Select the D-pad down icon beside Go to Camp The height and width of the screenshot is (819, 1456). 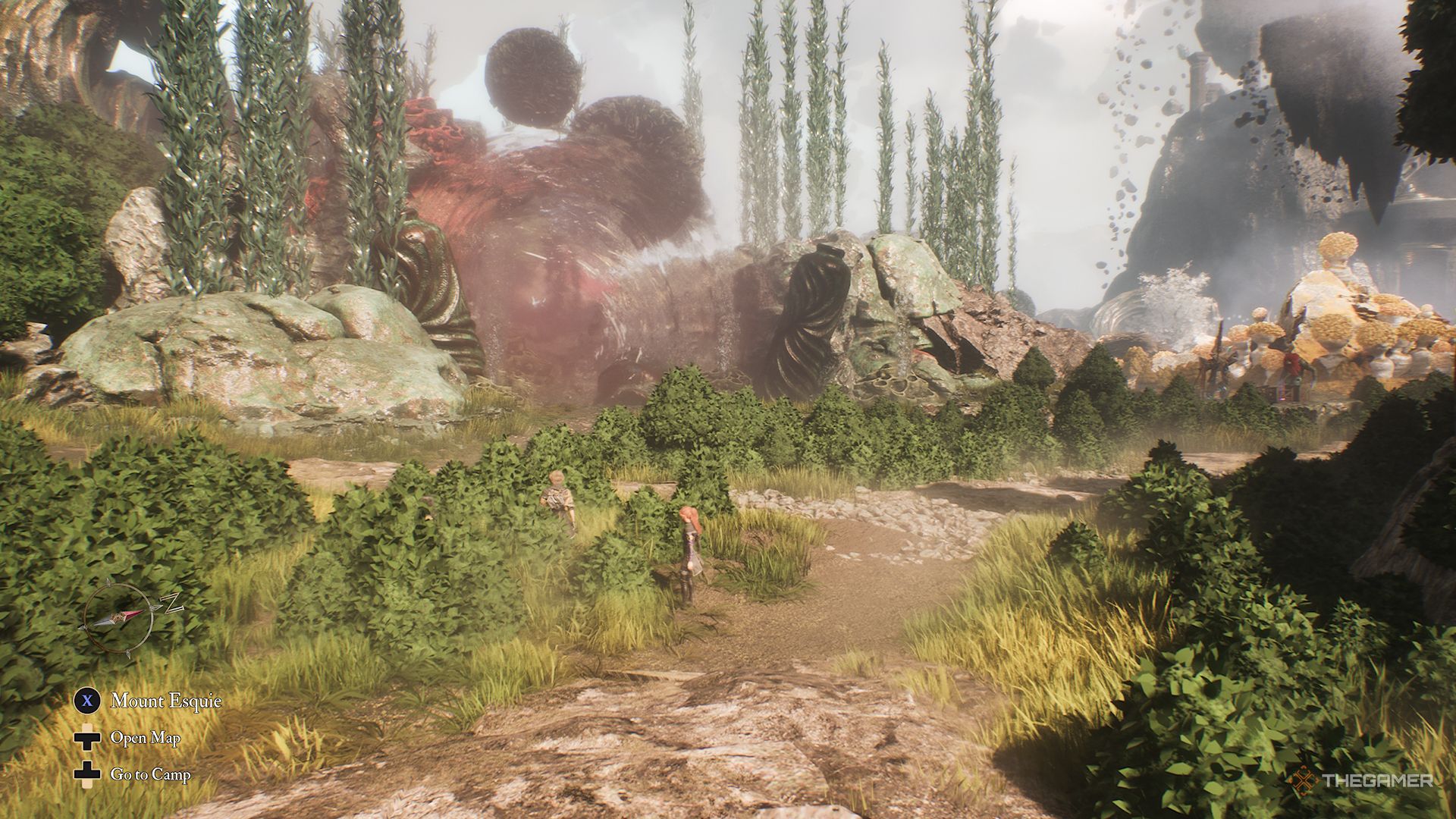point(87,773)
